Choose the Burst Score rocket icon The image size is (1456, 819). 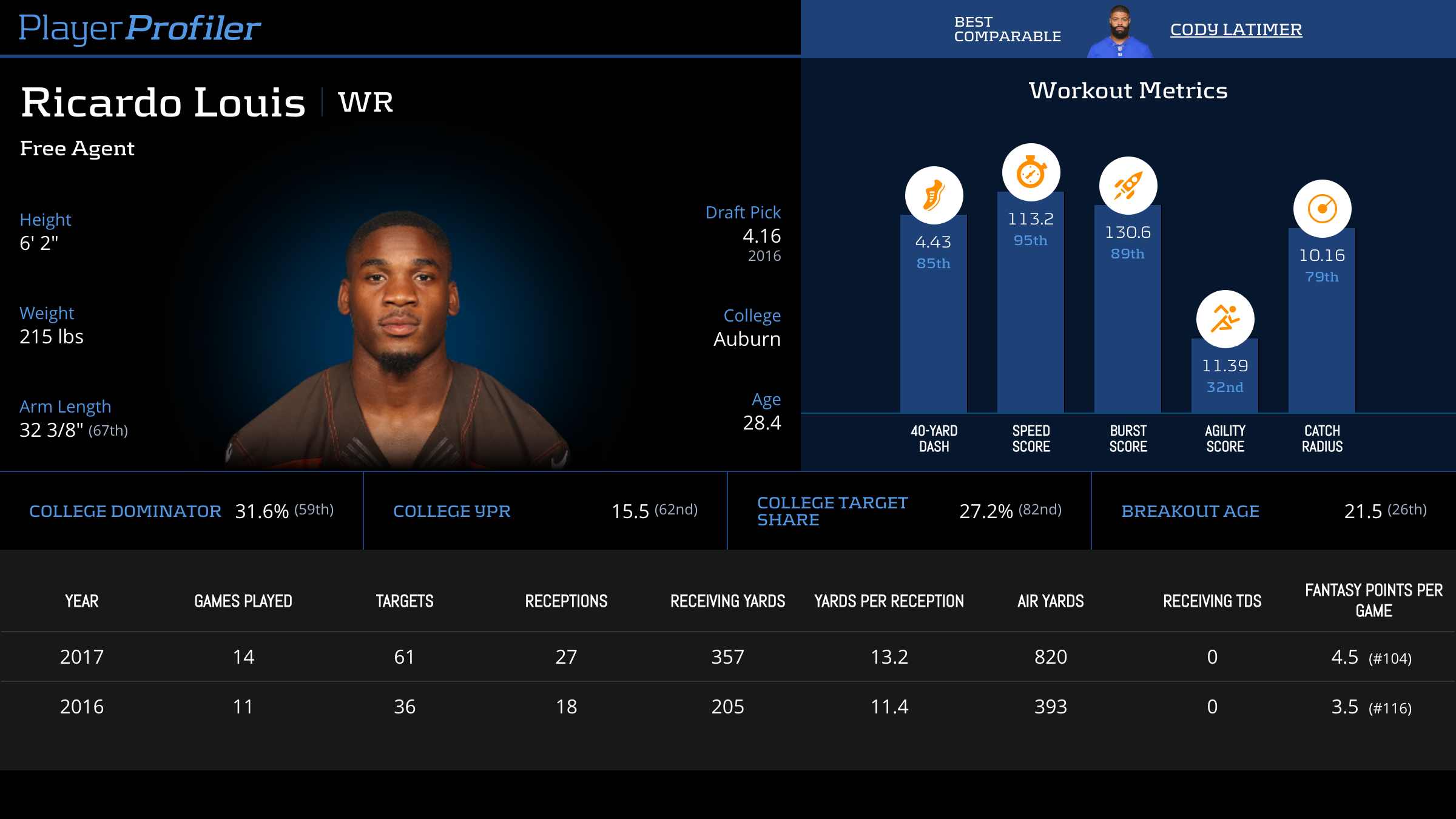[1128, 186]
